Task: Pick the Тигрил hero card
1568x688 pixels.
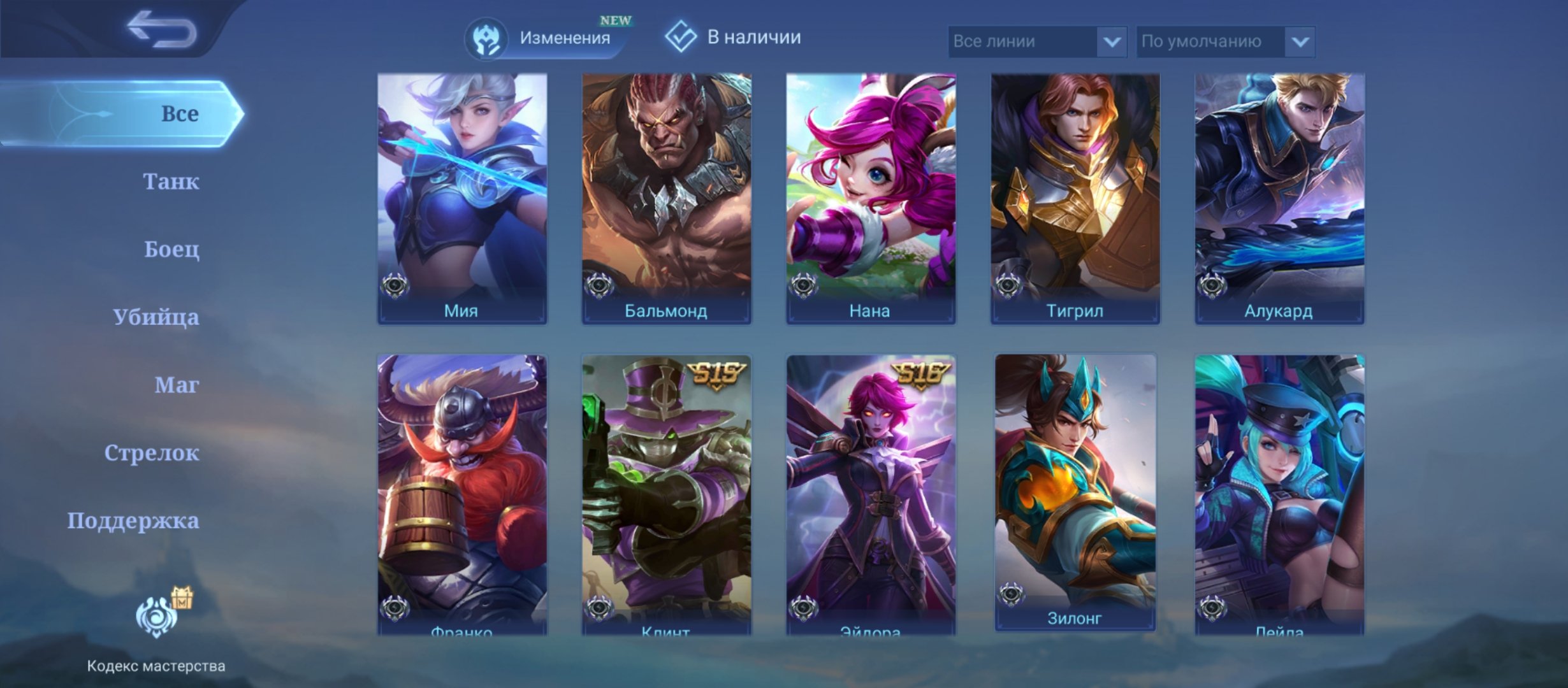Action: 1075,197
